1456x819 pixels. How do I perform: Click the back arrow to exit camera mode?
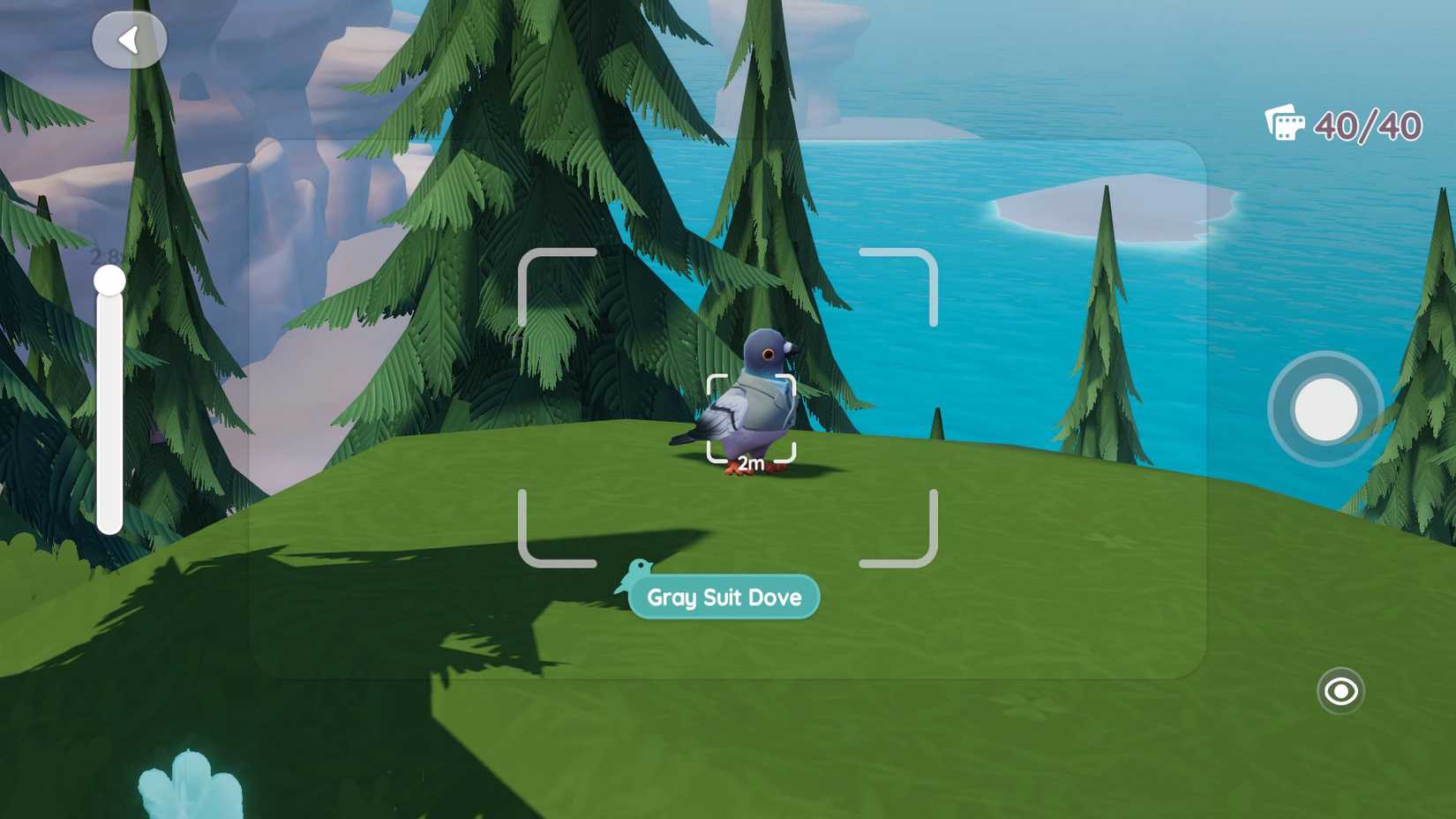point(129,39)
